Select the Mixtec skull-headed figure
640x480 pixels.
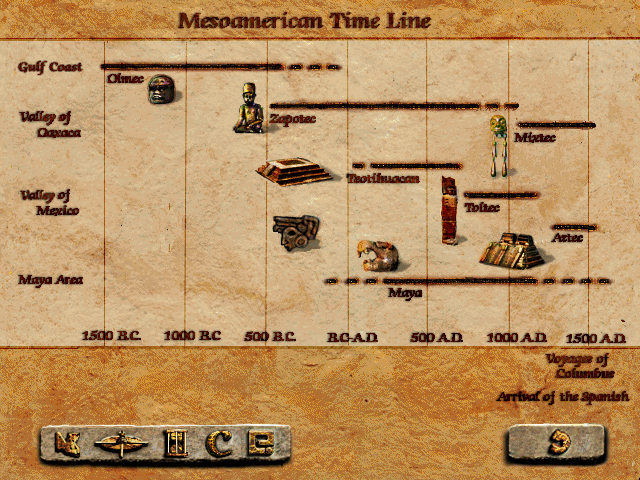pyautogui.click(x=497, y=143)
